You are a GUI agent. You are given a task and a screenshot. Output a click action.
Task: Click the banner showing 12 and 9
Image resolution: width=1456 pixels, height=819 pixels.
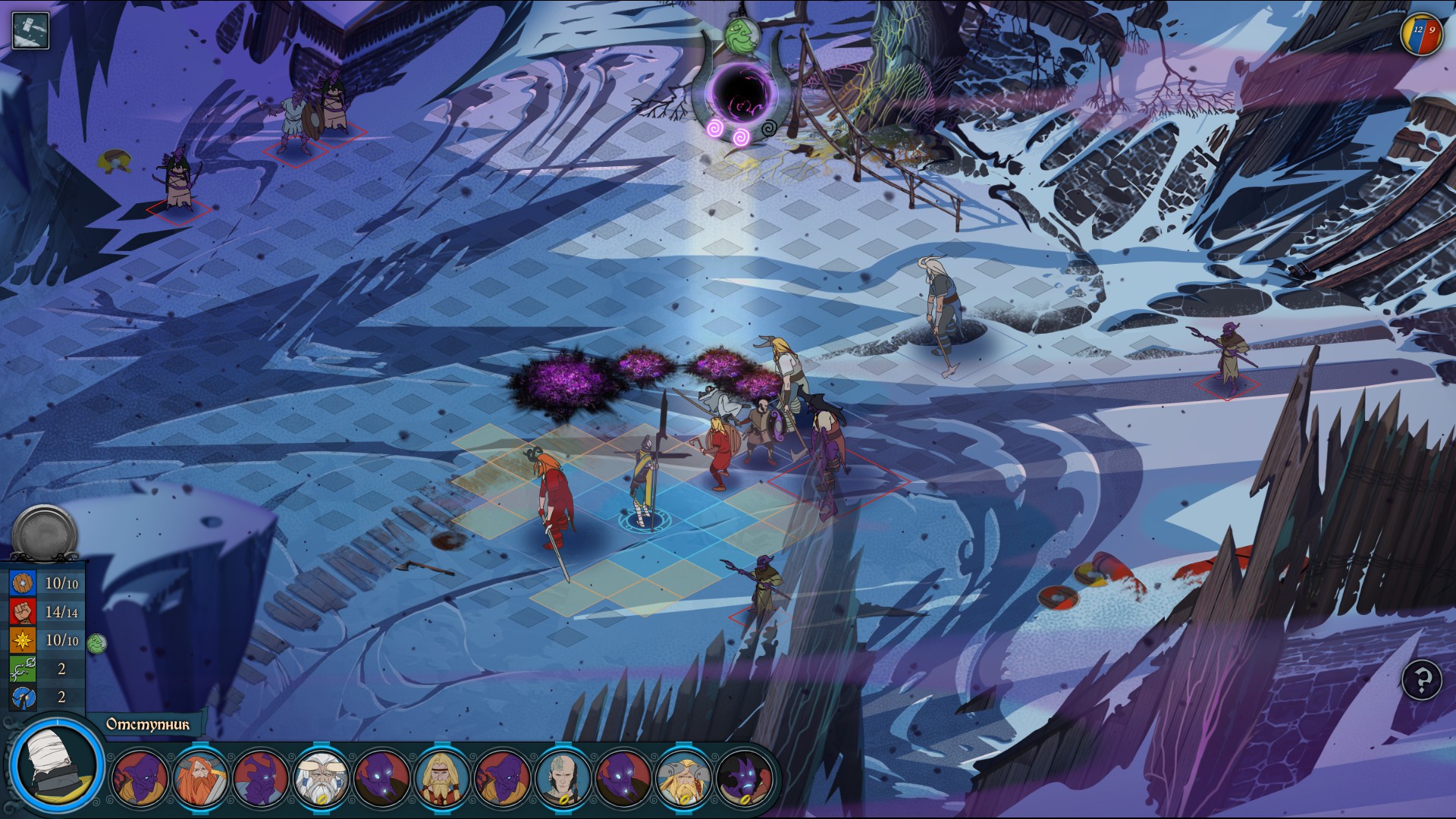pos(1421,34)
